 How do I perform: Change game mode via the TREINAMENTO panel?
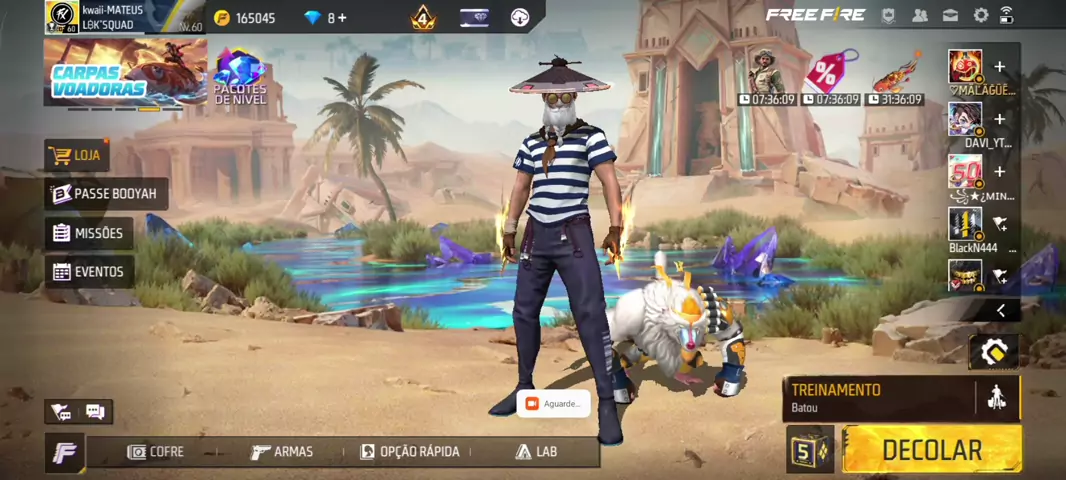877,397
